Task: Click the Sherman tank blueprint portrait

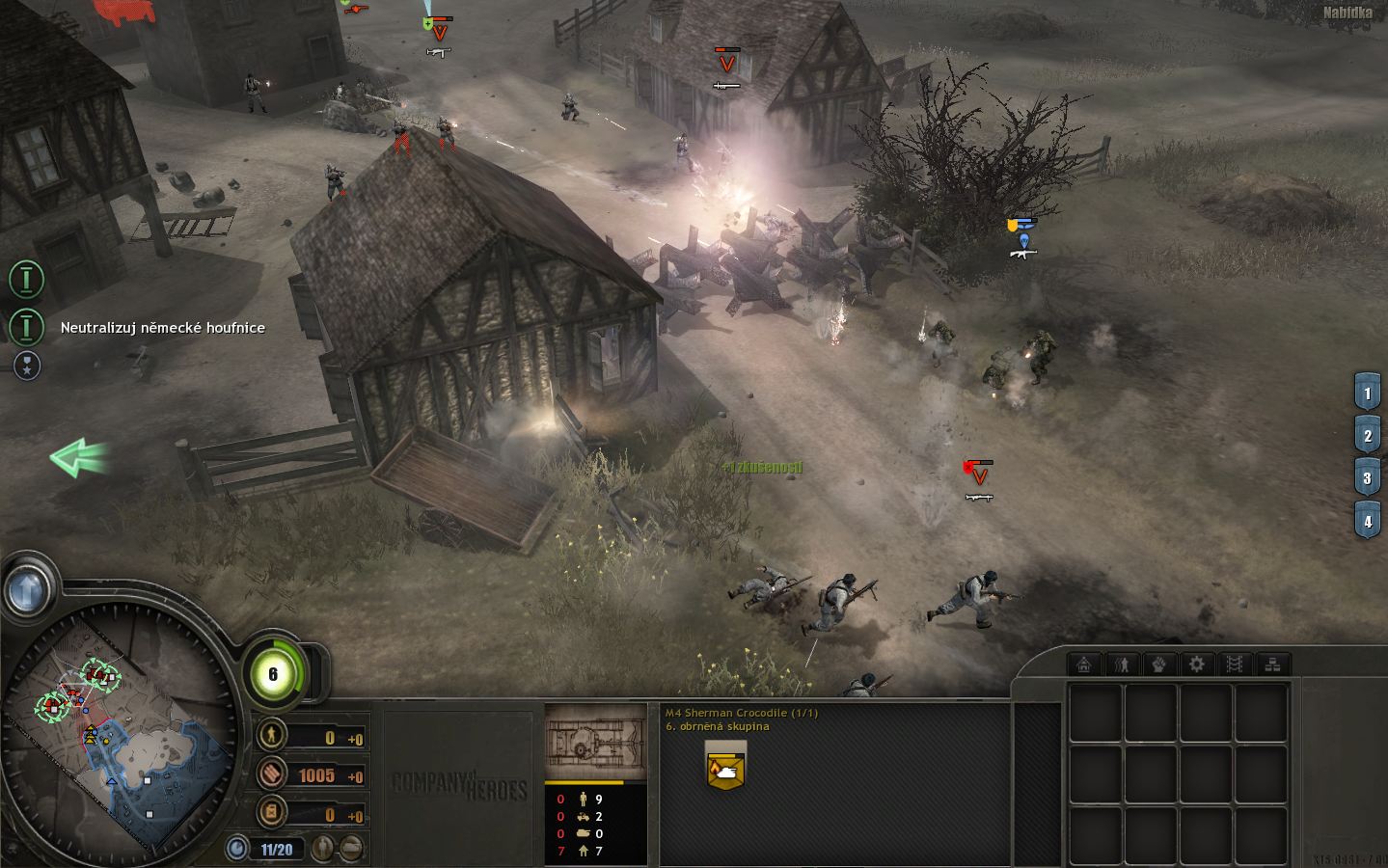Action: tap(595, 742)
